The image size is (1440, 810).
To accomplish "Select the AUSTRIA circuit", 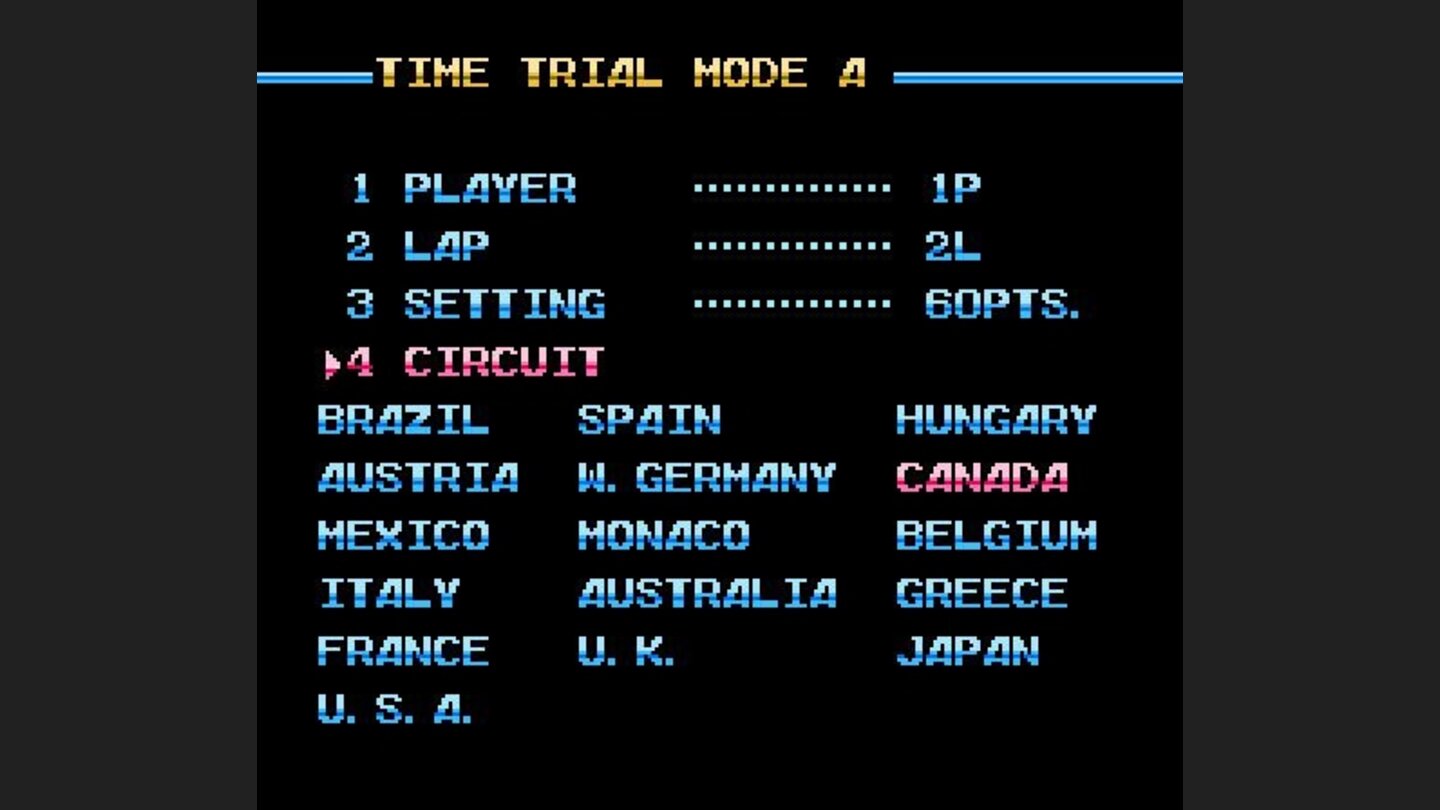I will [x=417, y=478].
